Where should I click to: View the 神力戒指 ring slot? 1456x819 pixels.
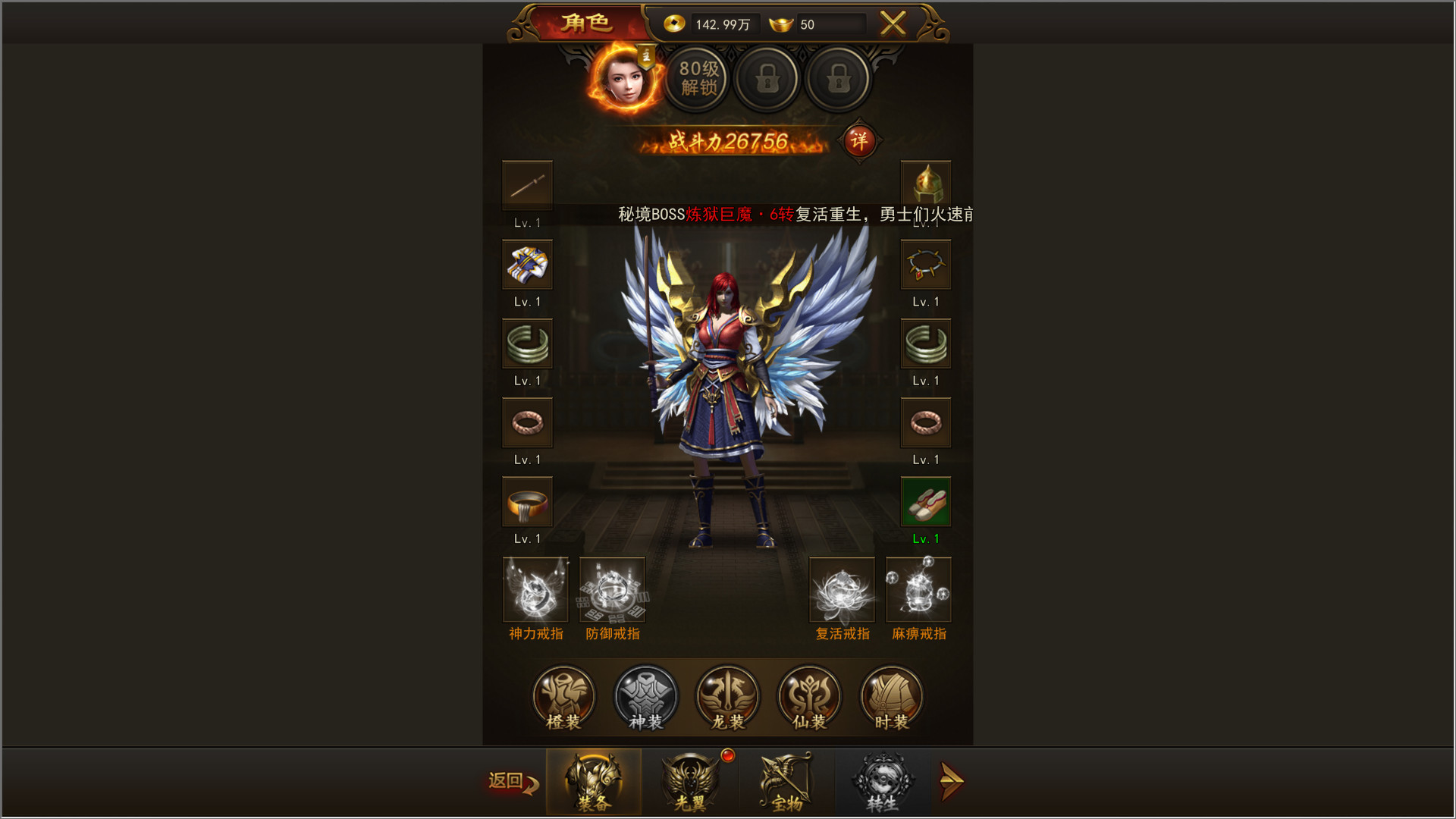(x=535, y=589)
